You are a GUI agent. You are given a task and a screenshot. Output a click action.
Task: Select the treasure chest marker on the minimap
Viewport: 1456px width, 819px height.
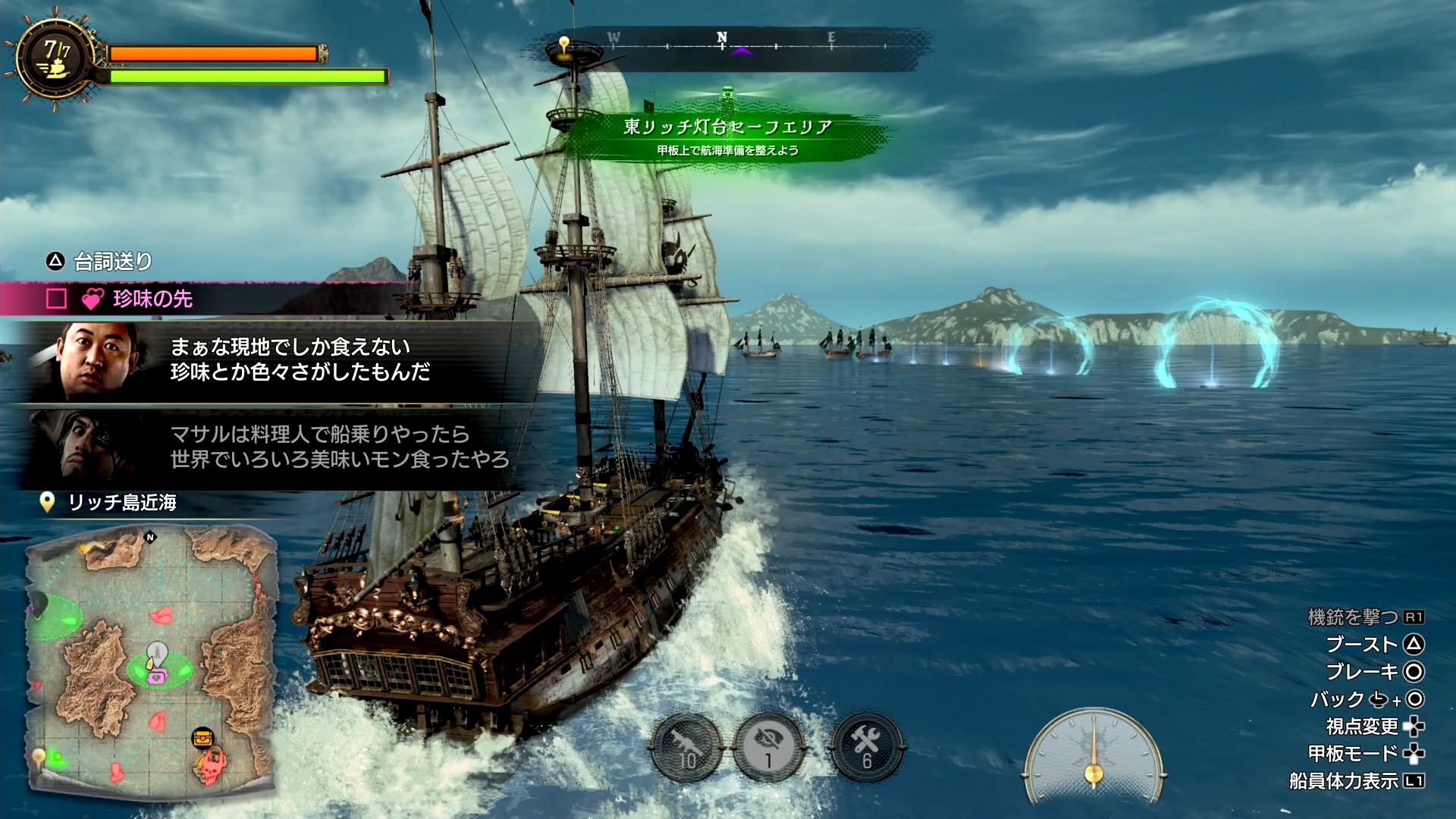pyautogui.click(x=202, y=737)
